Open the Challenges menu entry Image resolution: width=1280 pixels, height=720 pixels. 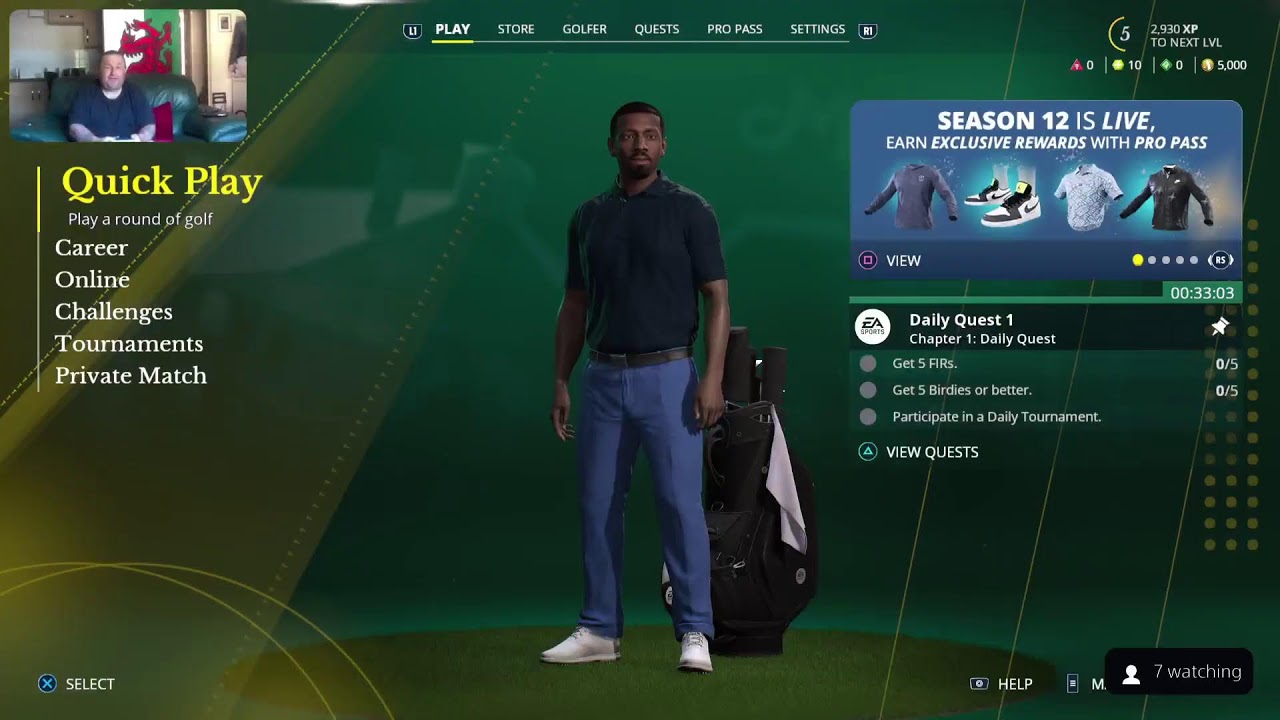[113, 312]
